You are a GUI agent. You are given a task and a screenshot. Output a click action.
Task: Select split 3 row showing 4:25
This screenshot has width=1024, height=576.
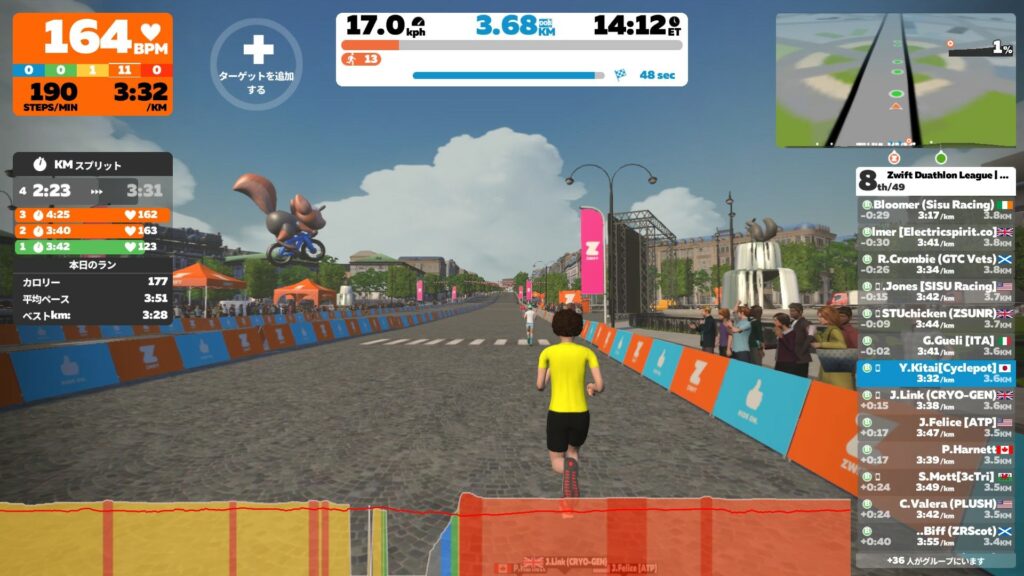coord(92,214)
